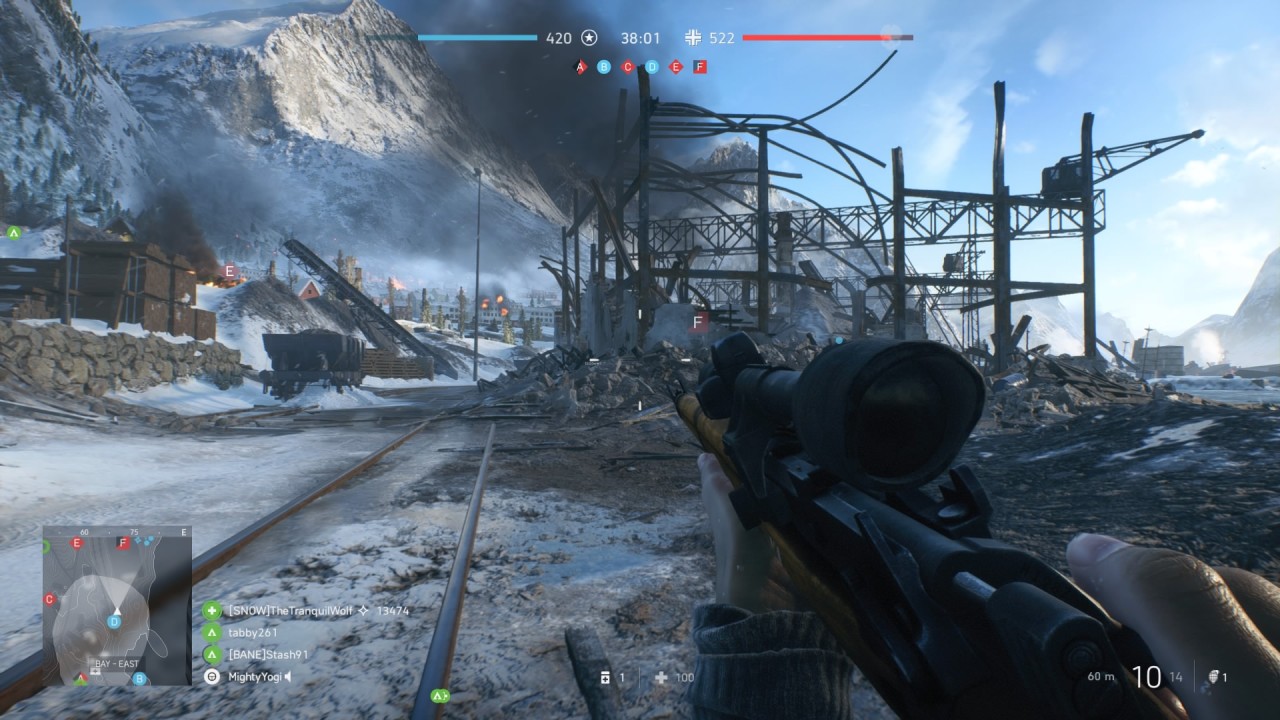The image size is (1280, 720).
Task: Click the Allied star team emblem
Action: tap(590, 38)
